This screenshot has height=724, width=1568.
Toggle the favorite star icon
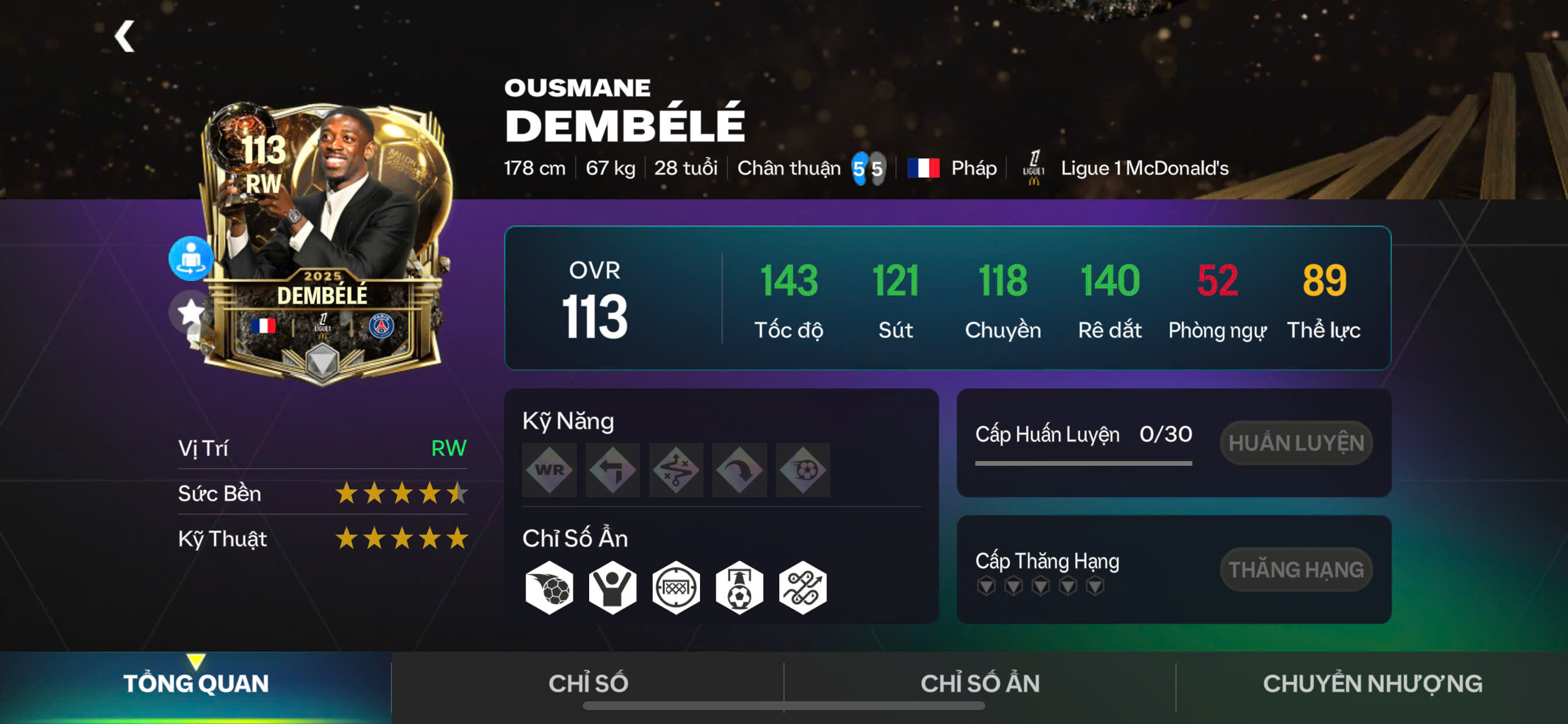pyautogui.click(x=190, y=311)
